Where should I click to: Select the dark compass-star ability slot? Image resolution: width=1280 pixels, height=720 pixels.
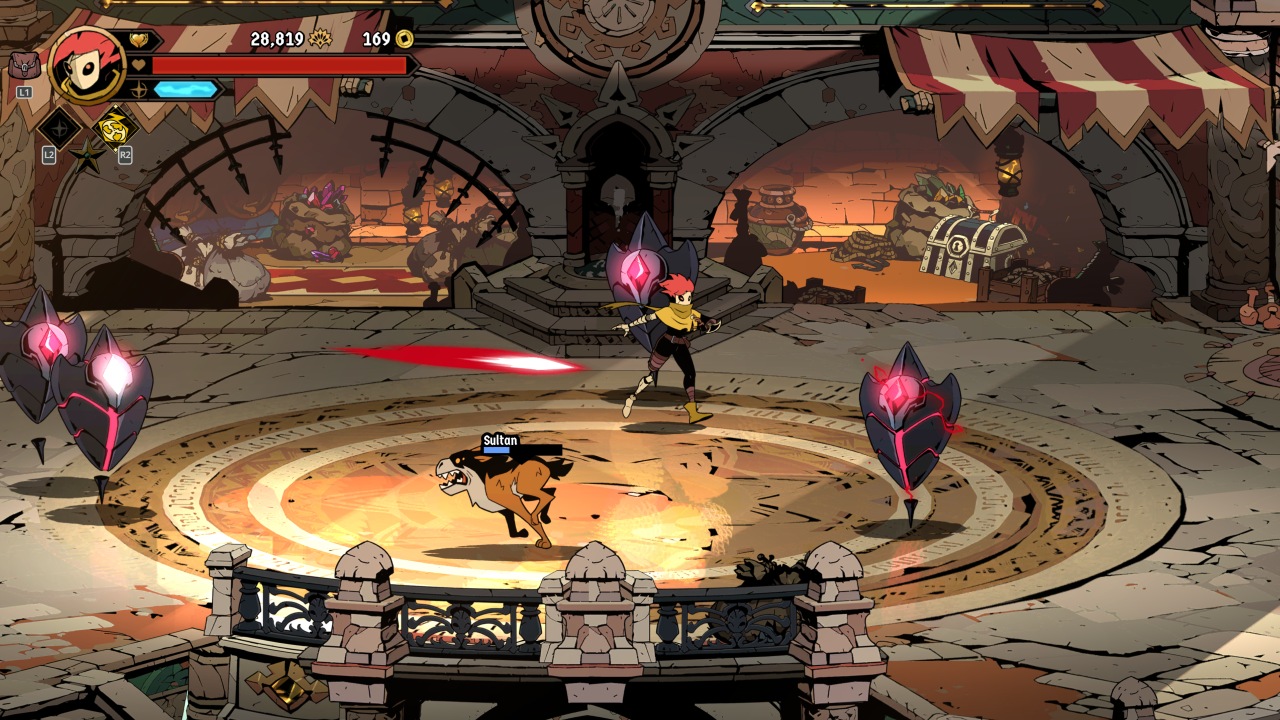tap(59, 129)
